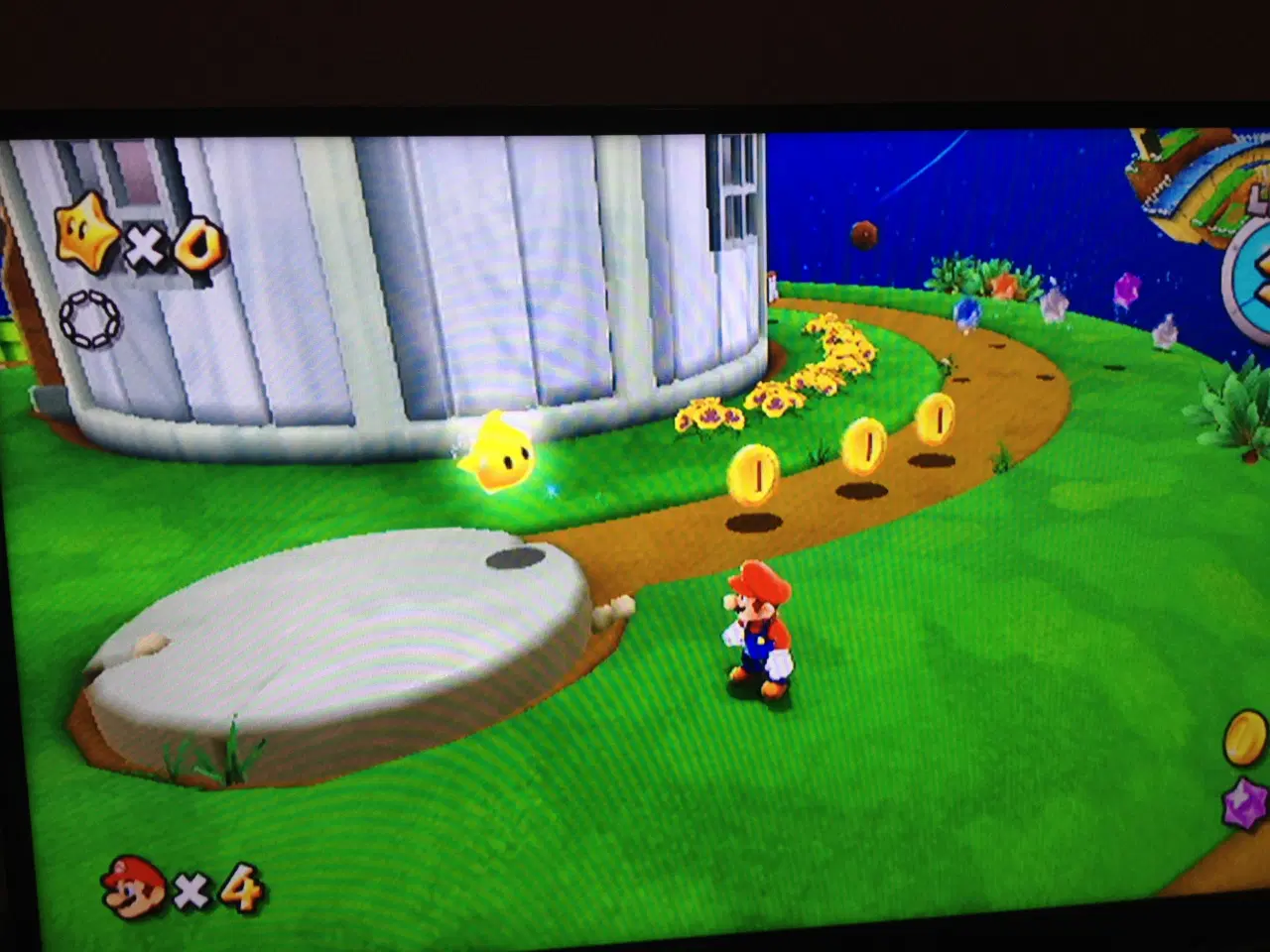This screenshot has height=952, width=1270.
Task: Click the farthest coin up the path
Action: click(934, 416)
